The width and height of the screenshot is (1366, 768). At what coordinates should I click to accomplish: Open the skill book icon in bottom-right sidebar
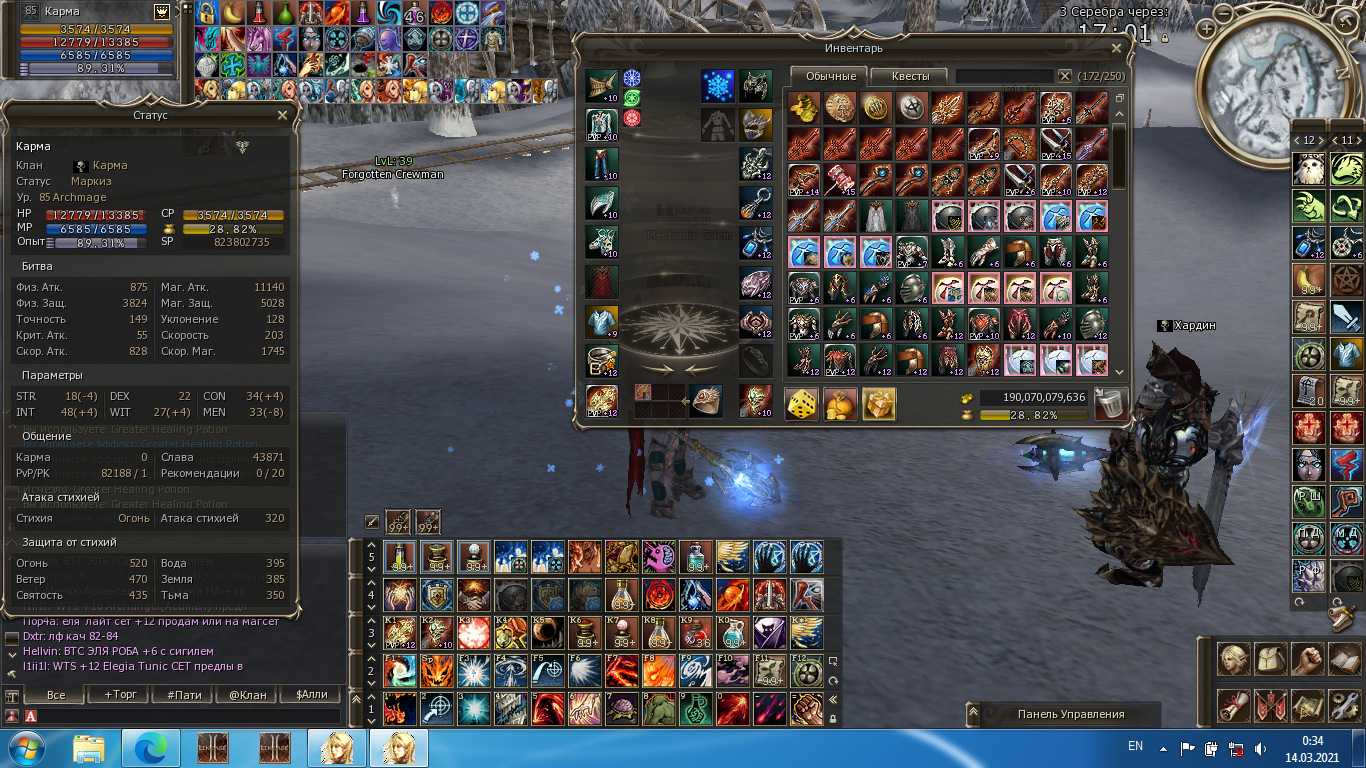click(x=1344, y=659)
